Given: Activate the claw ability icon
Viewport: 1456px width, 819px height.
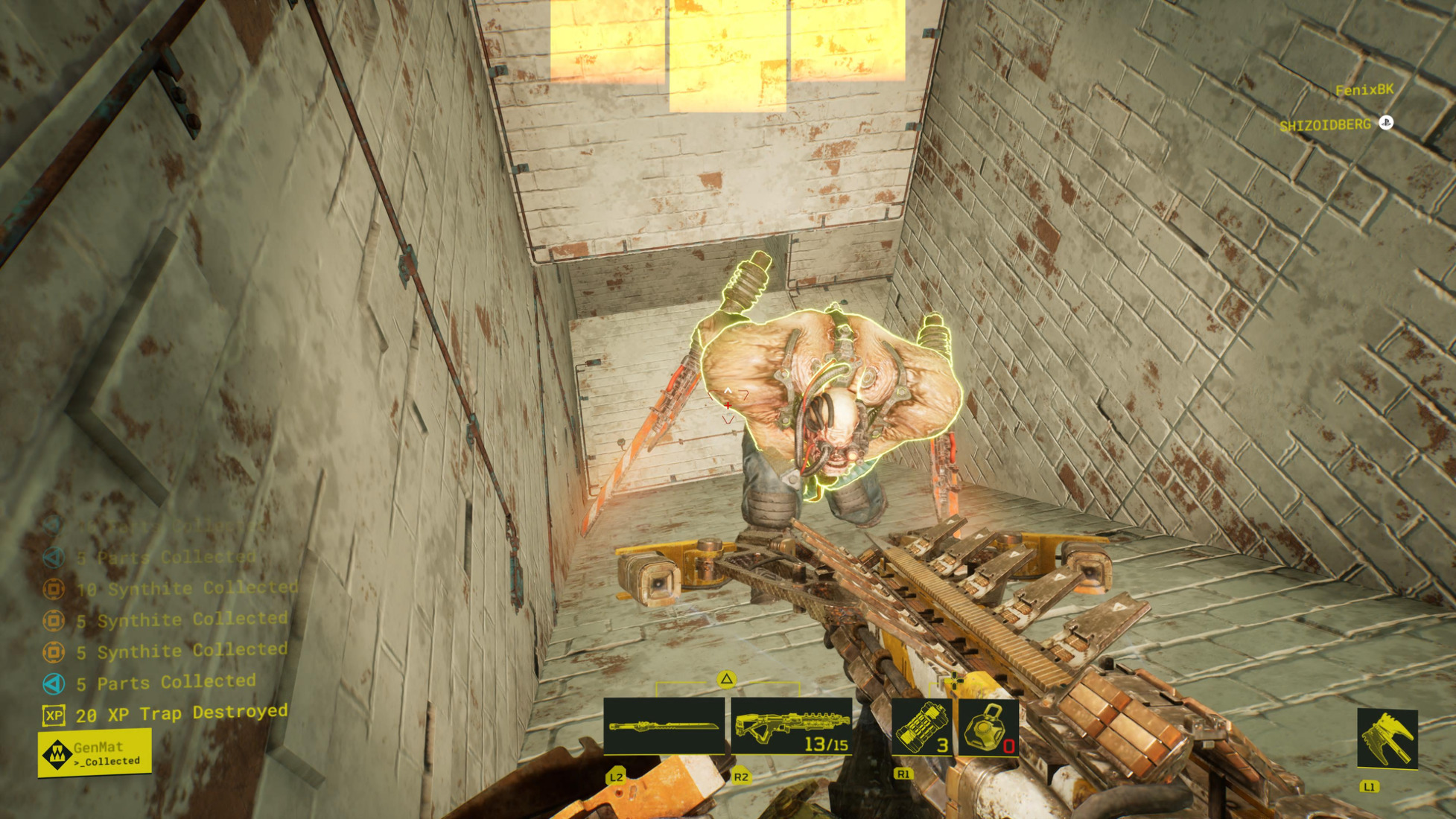Looking at the screenshot, I should (x=1387, y=739).
